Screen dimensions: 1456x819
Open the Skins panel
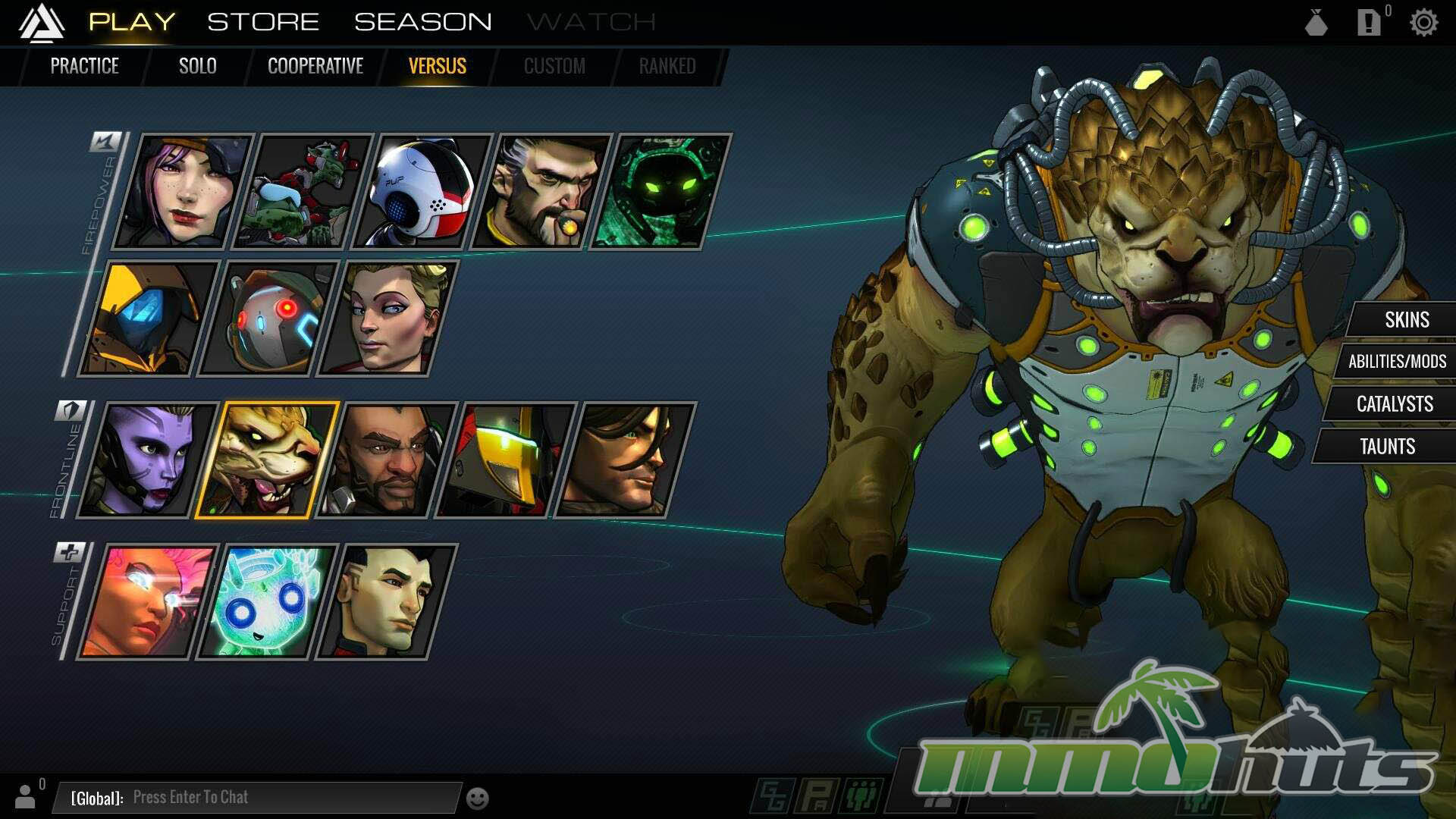(1407, 319)
